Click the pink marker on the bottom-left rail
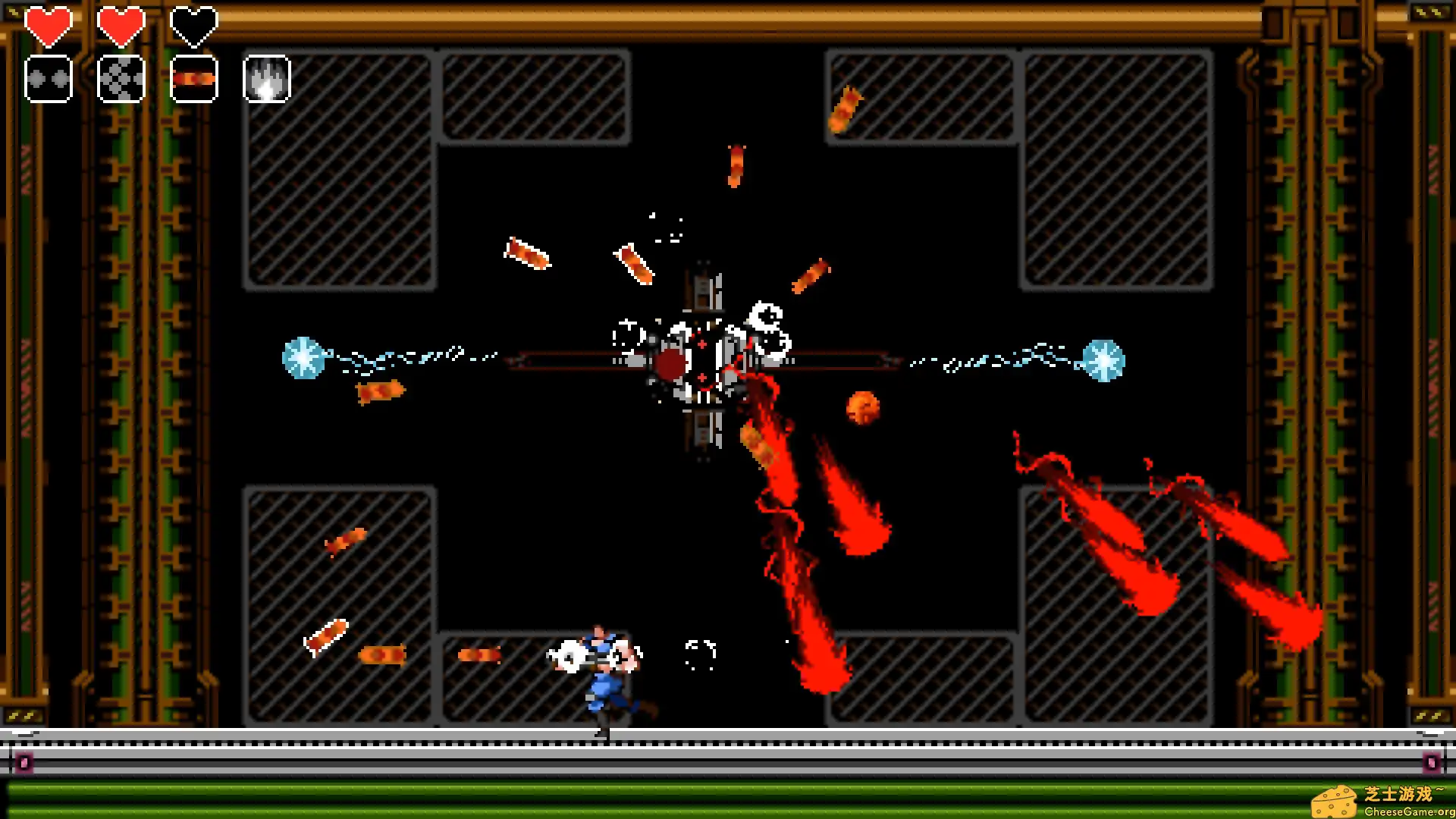Screen dimensions: 1456x819 [23, 762]
